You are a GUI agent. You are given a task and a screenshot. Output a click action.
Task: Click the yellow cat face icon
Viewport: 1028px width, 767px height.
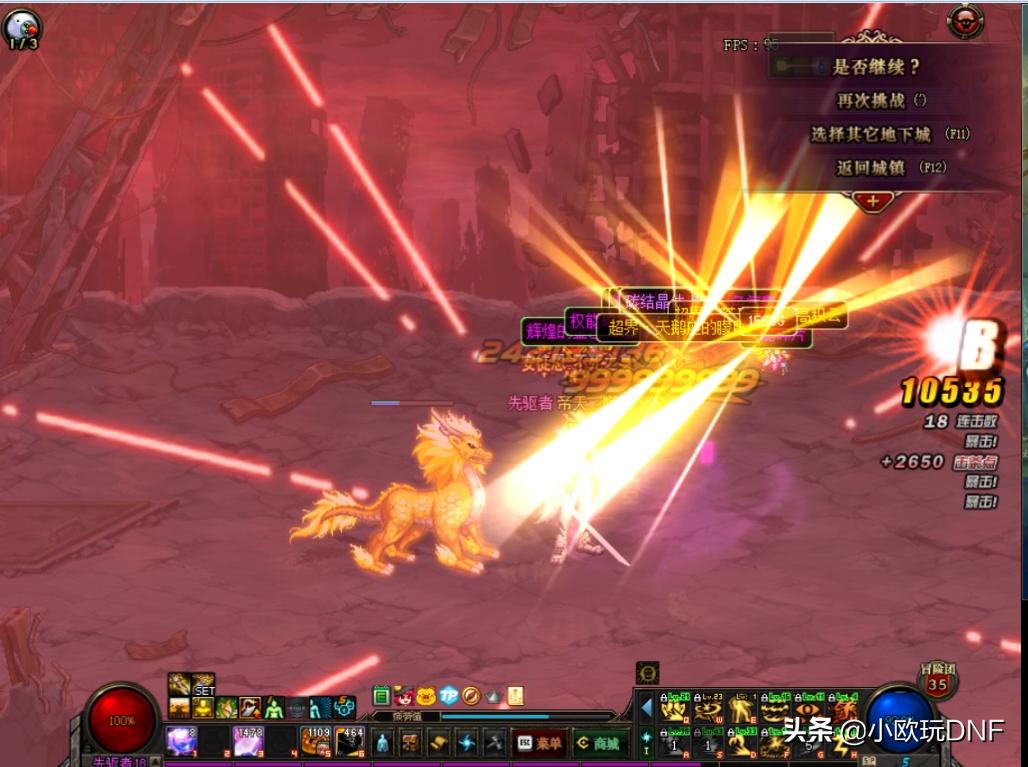(426, 696)
